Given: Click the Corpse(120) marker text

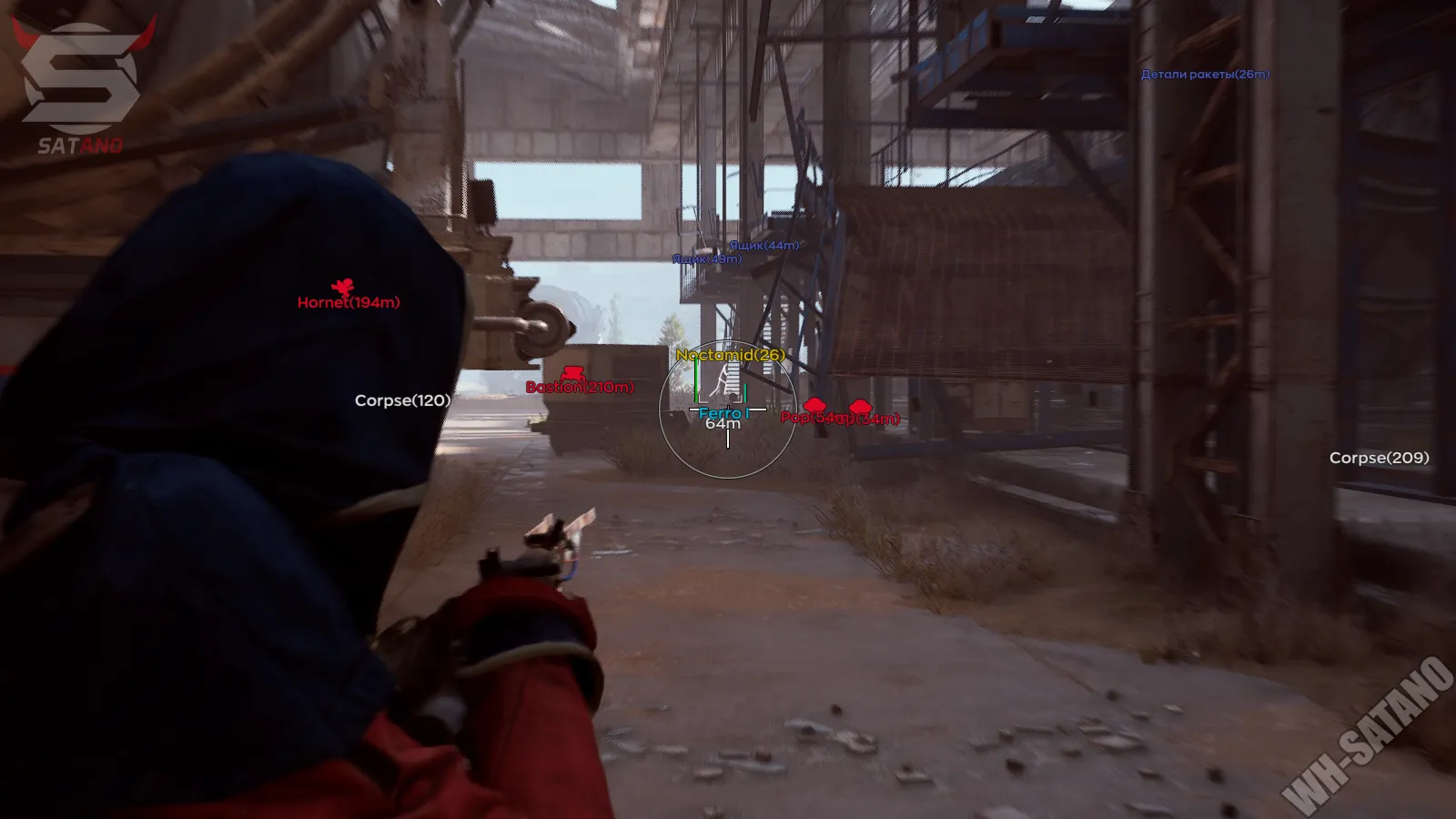Looking at the screenshot, I should [x=401, y=399].
